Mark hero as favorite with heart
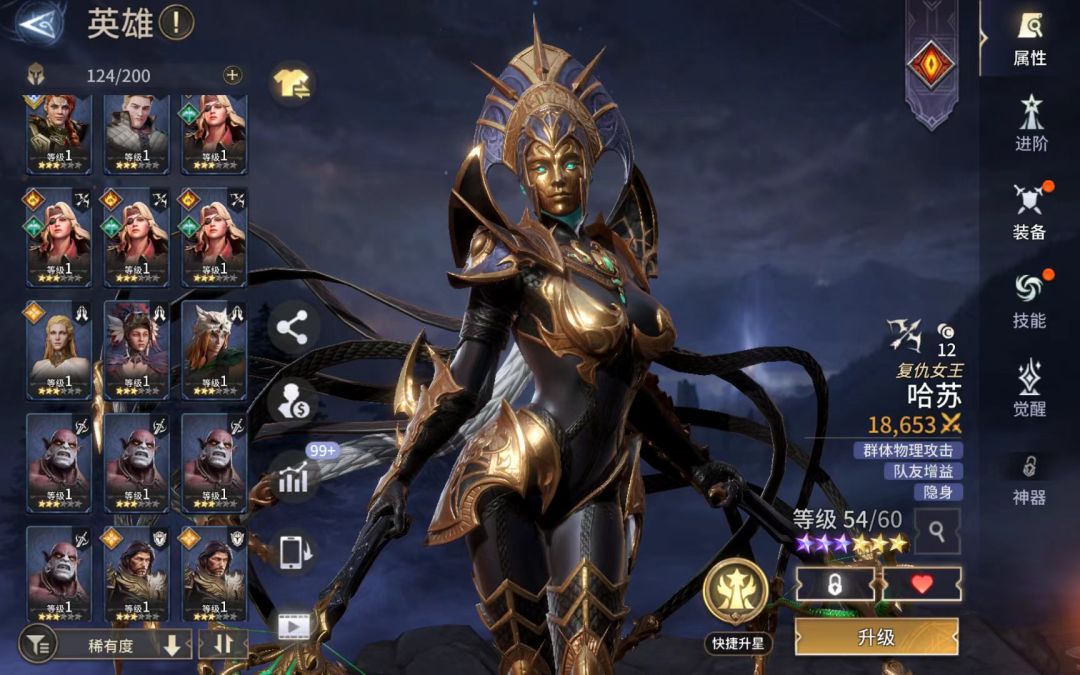The height and width of the screenshot is (675, 1080). tap(922, 584)
